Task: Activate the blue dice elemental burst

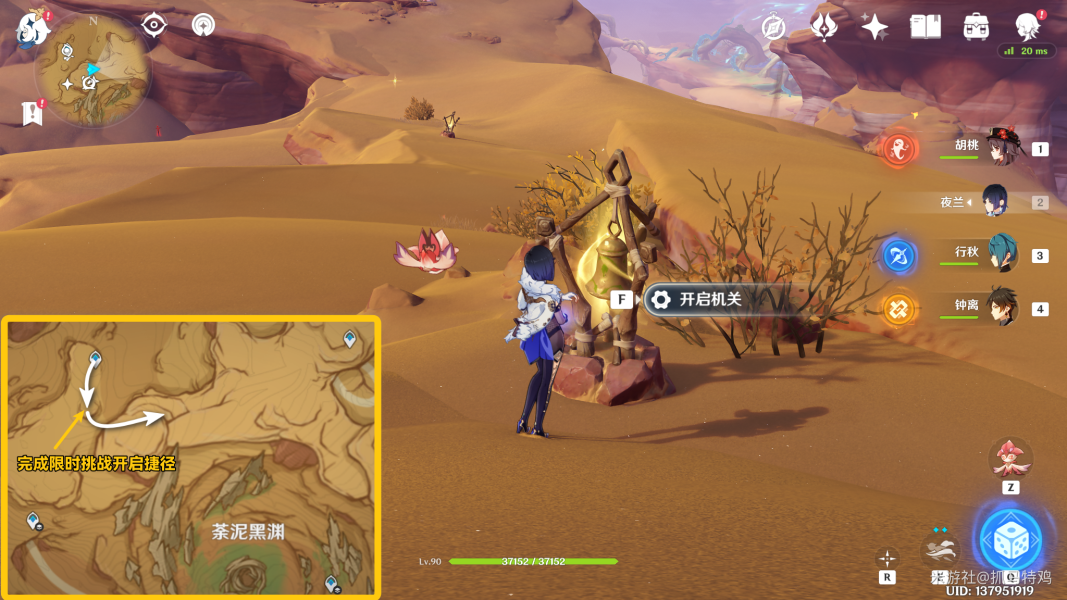Action: [x=1010, y=541]
